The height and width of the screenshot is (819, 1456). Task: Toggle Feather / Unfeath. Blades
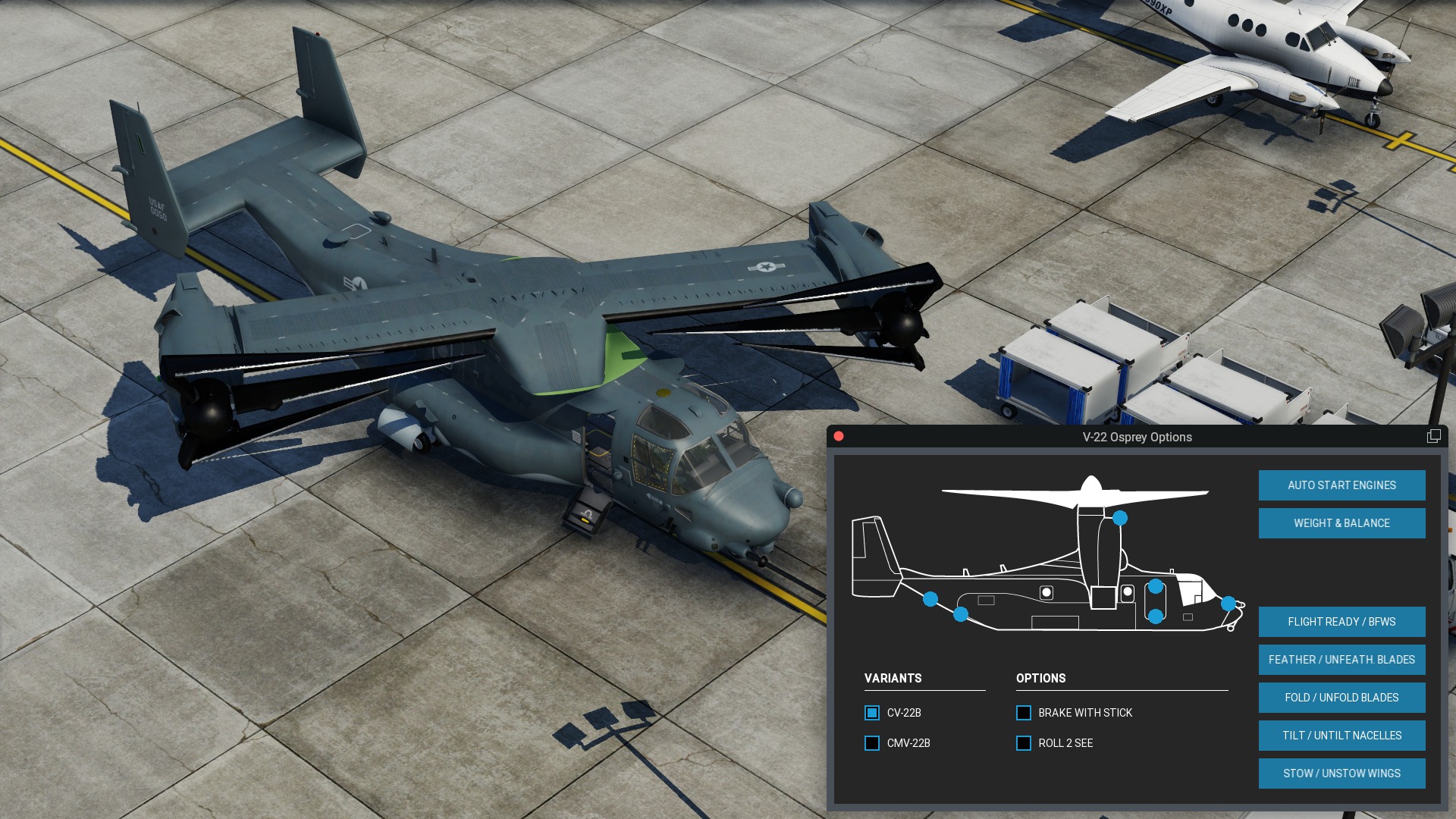tap(1341, 660)
